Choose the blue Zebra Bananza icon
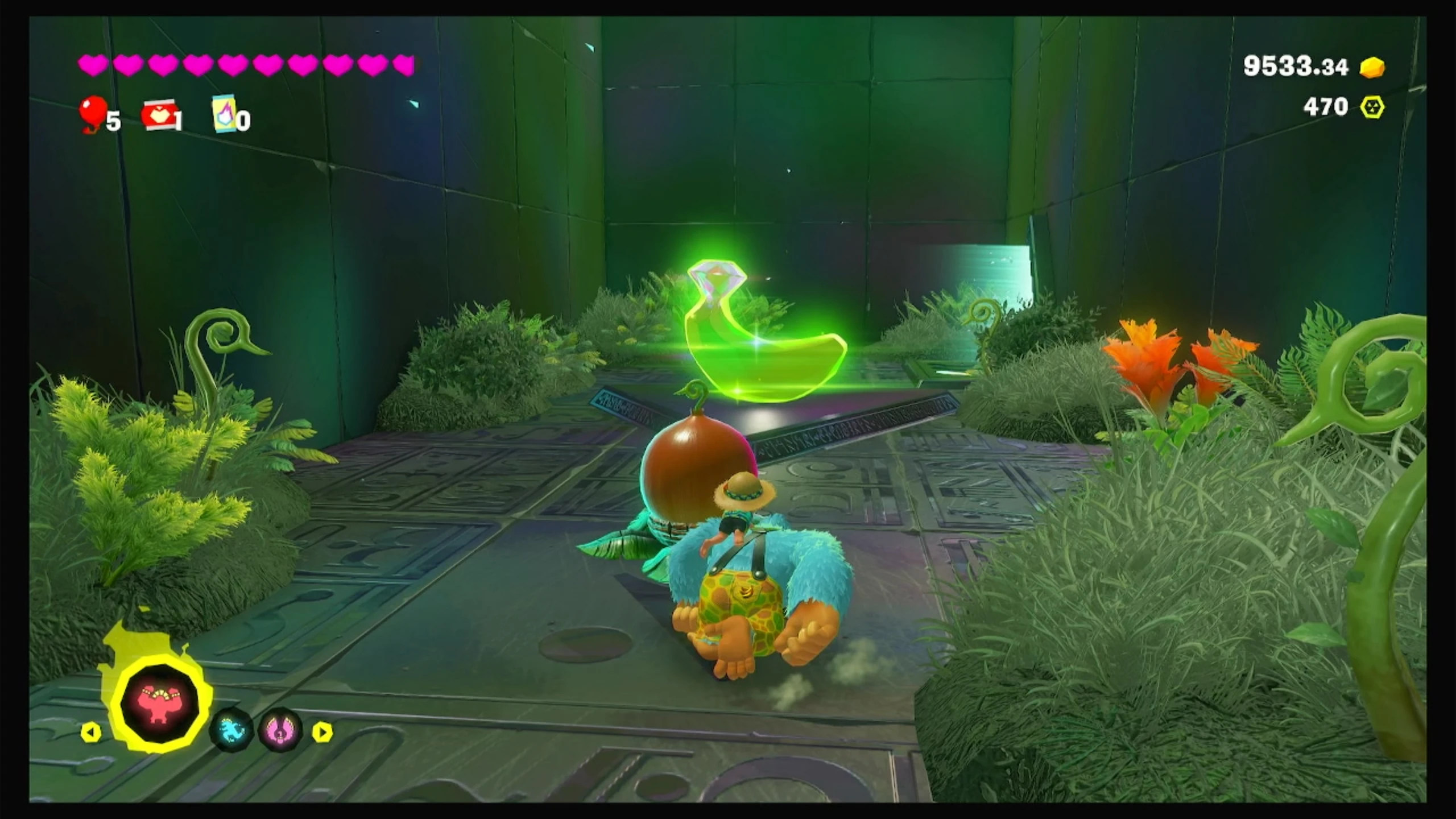 point(230,731)
